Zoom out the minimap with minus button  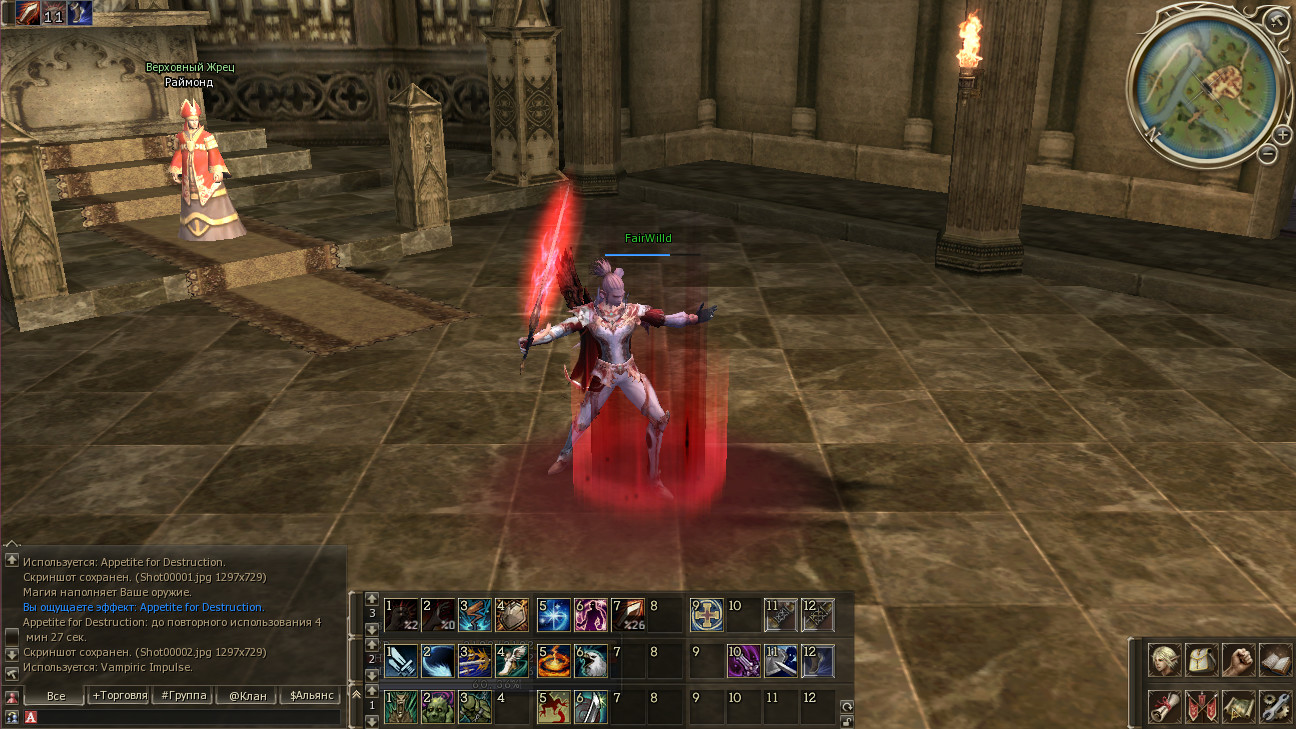(1267, 154)
